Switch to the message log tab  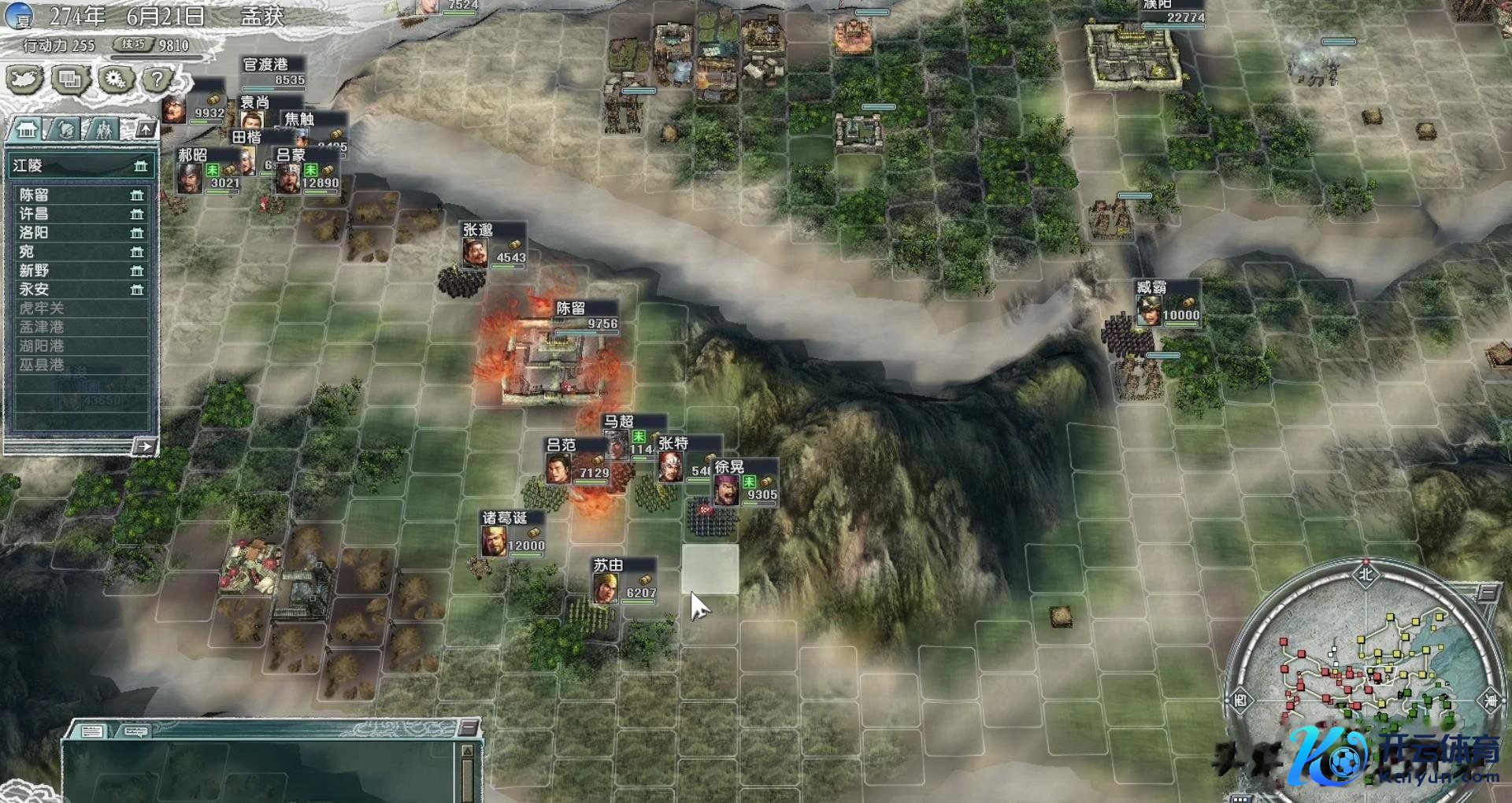92,731
